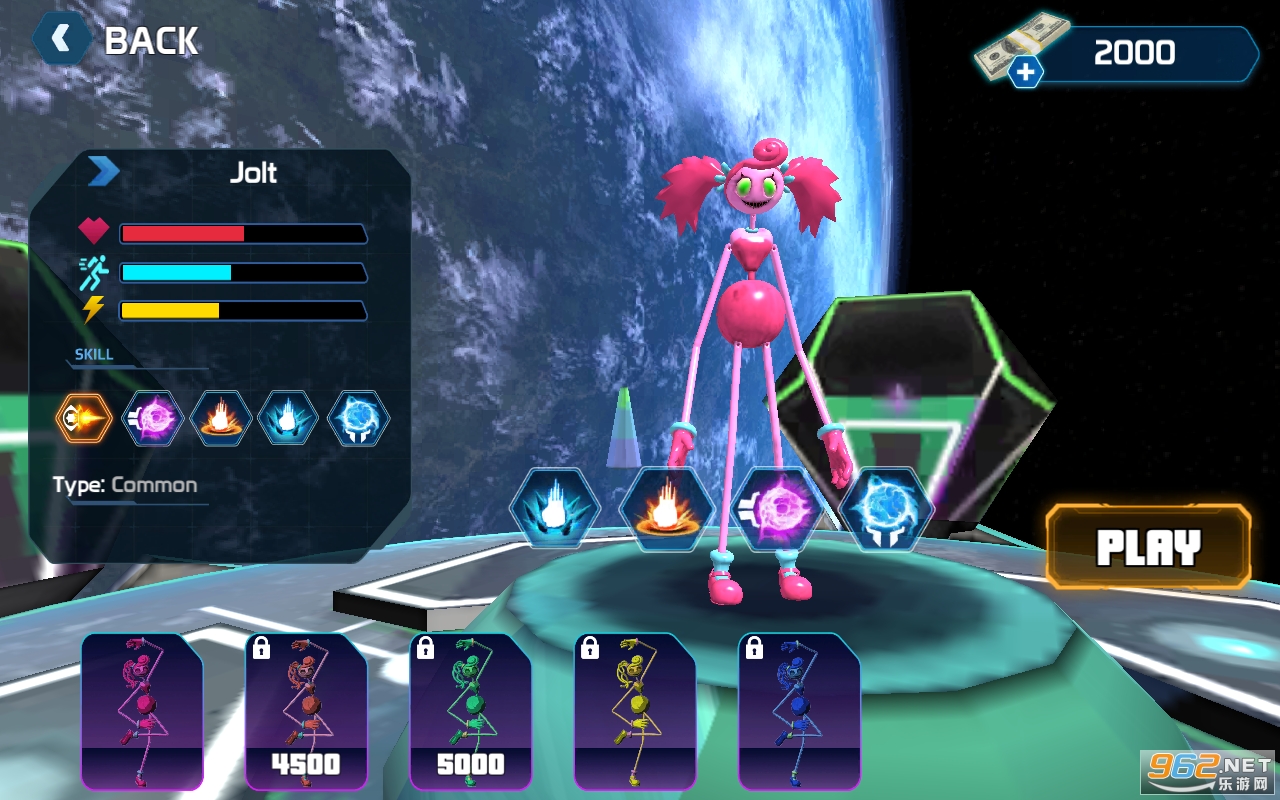Click the ice spikes skill in the SKILL row
This screenshot has height=800, width=1280.
click(x=289, y=418)
